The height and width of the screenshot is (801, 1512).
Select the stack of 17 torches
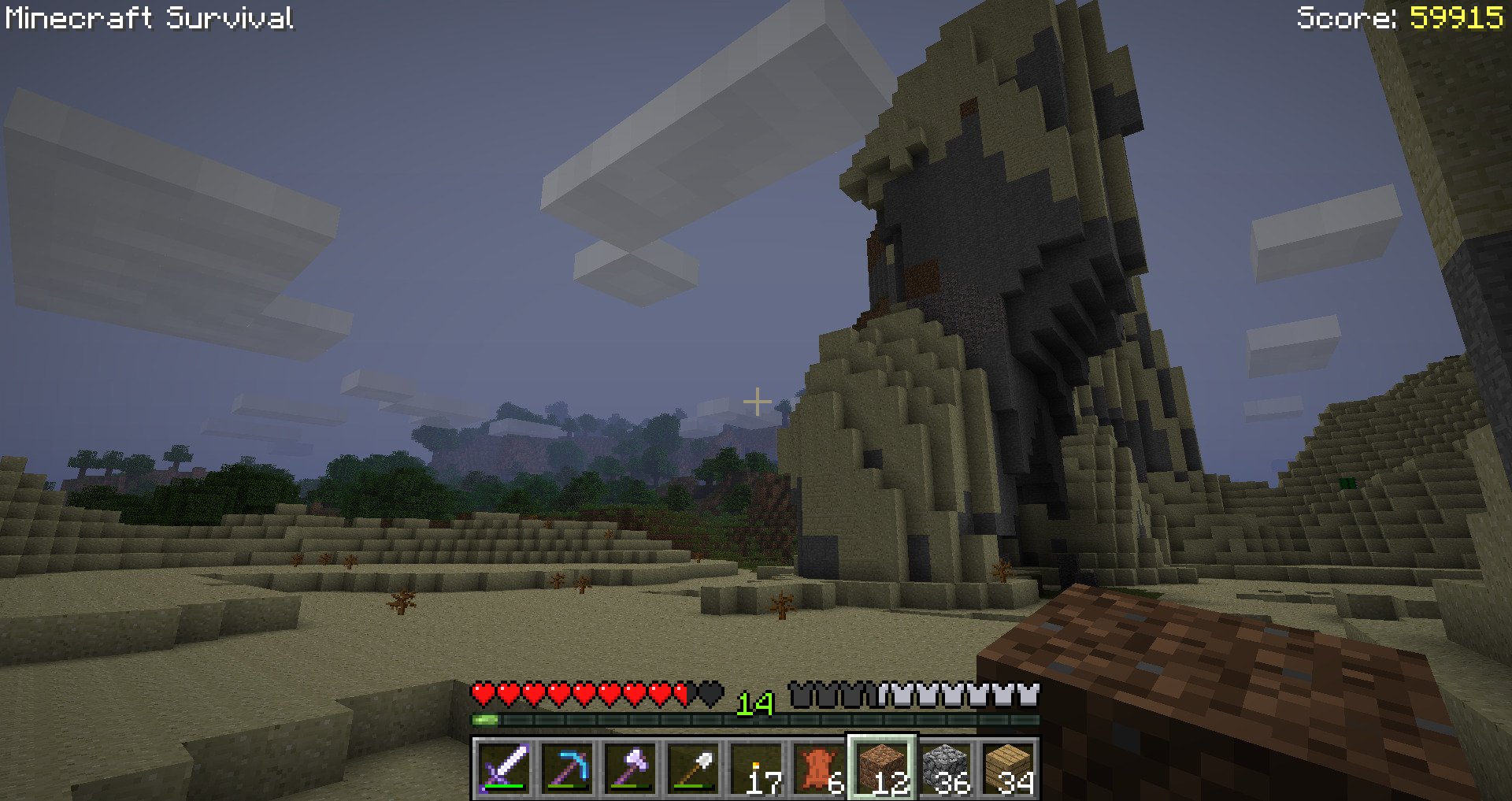point(756,768)
